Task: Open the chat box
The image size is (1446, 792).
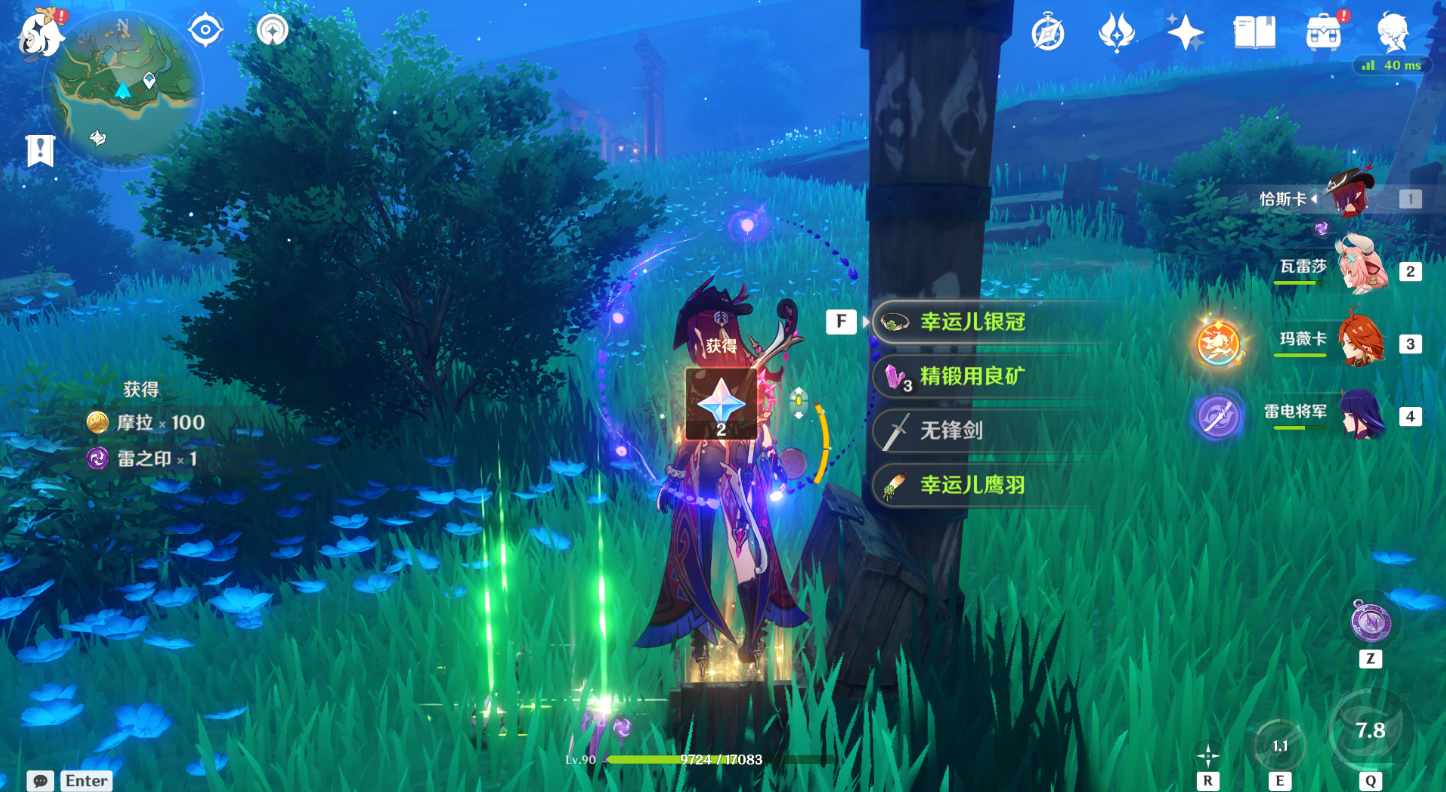Action: (40, 781)
